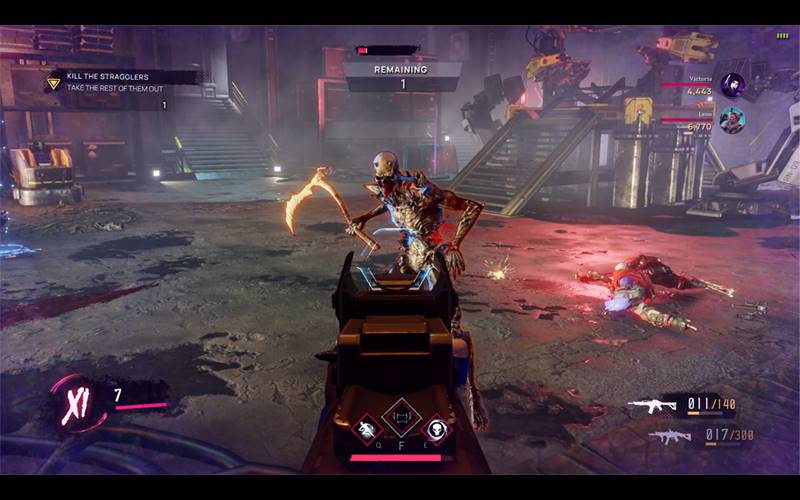Screen dimensions: 800x500
Task: Select the primary rifle weapon icon
Action: (x=651, y=405)
